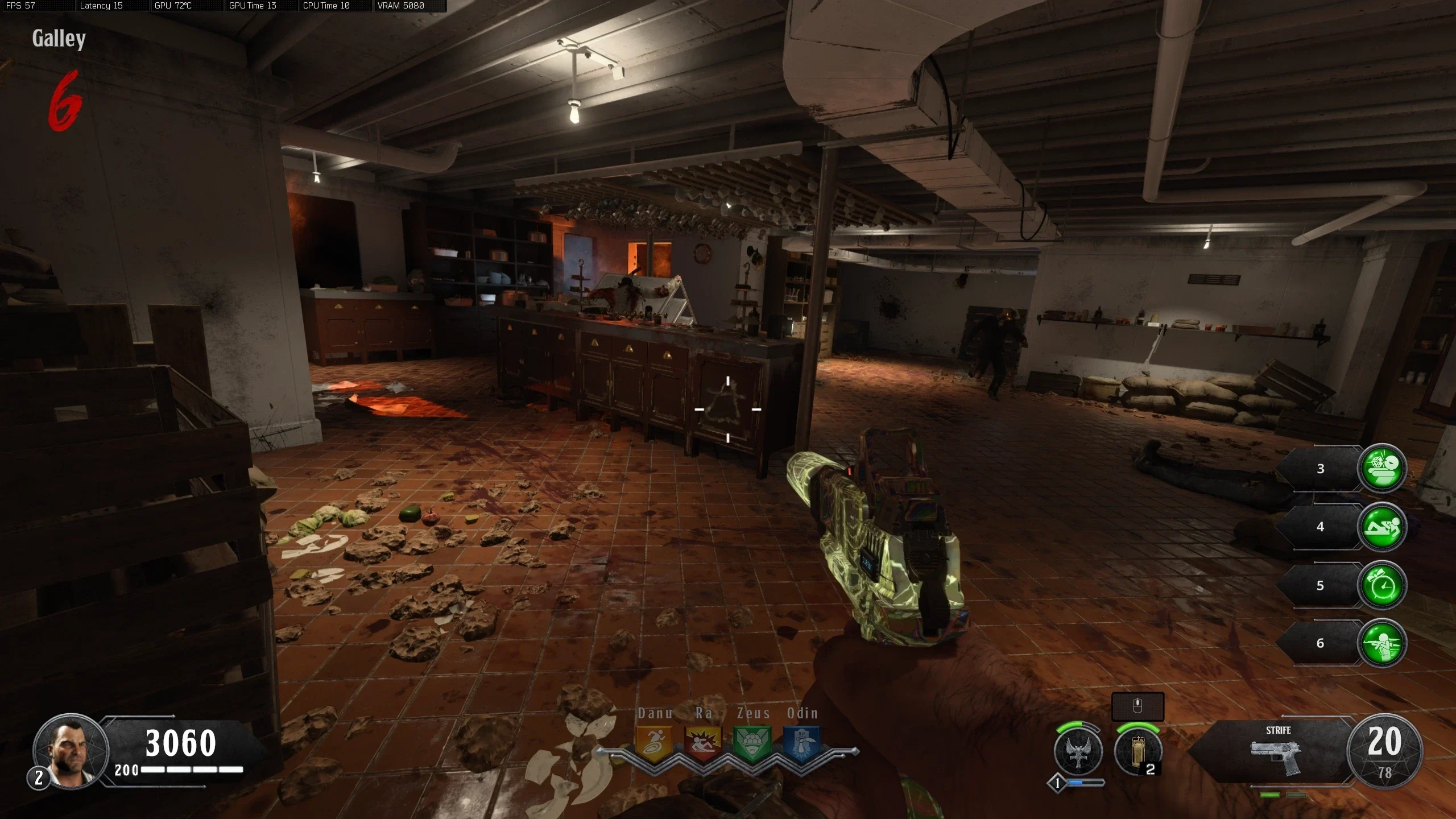Choose the green Zeus helmet perk icon
Viewport: 1456px width, 819px height.
tap(752, 743)
